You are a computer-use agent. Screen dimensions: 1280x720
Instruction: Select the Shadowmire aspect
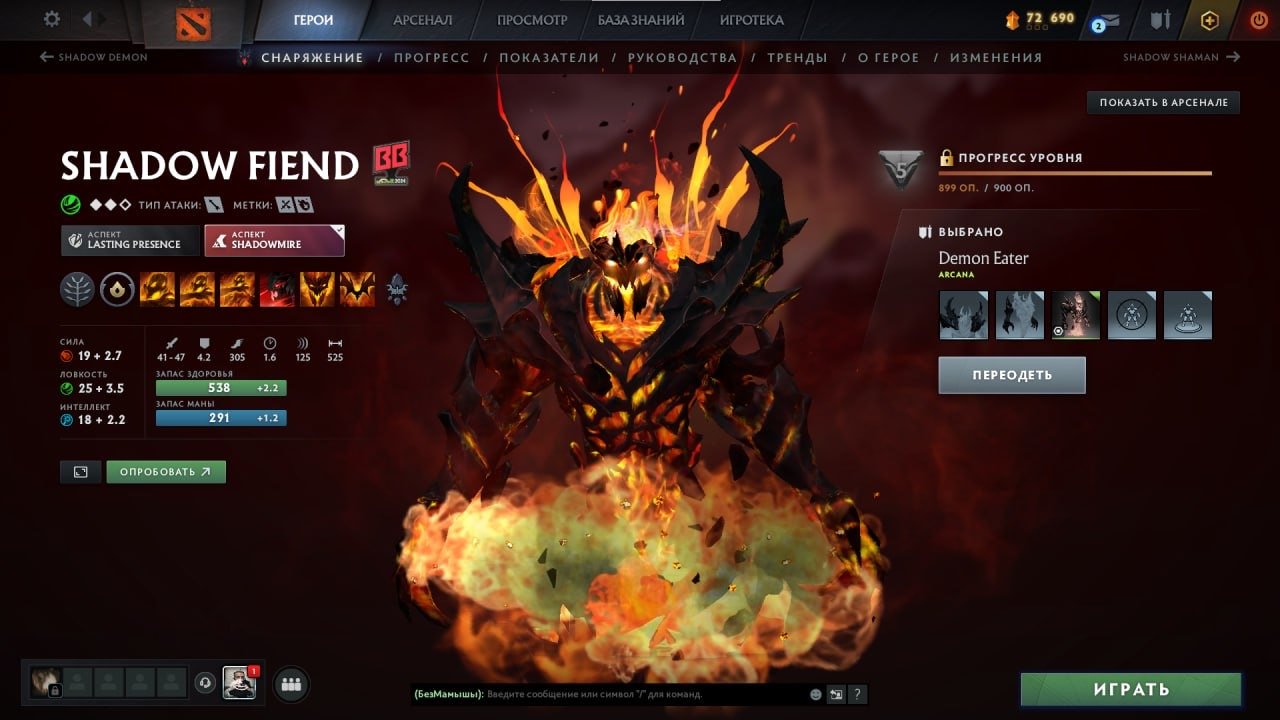coord(274,239)
